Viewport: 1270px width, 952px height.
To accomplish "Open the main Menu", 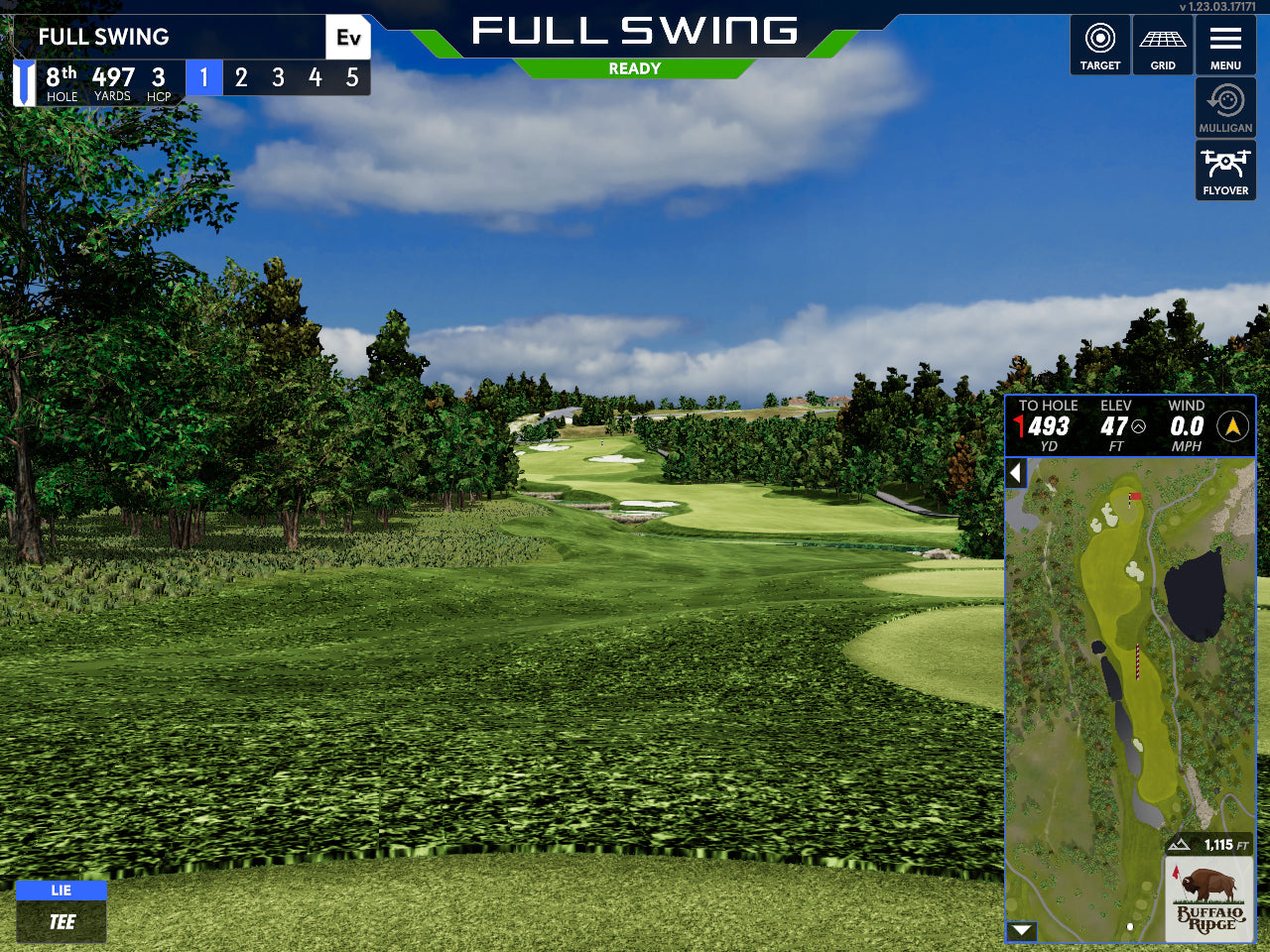I will (1225, 46).
